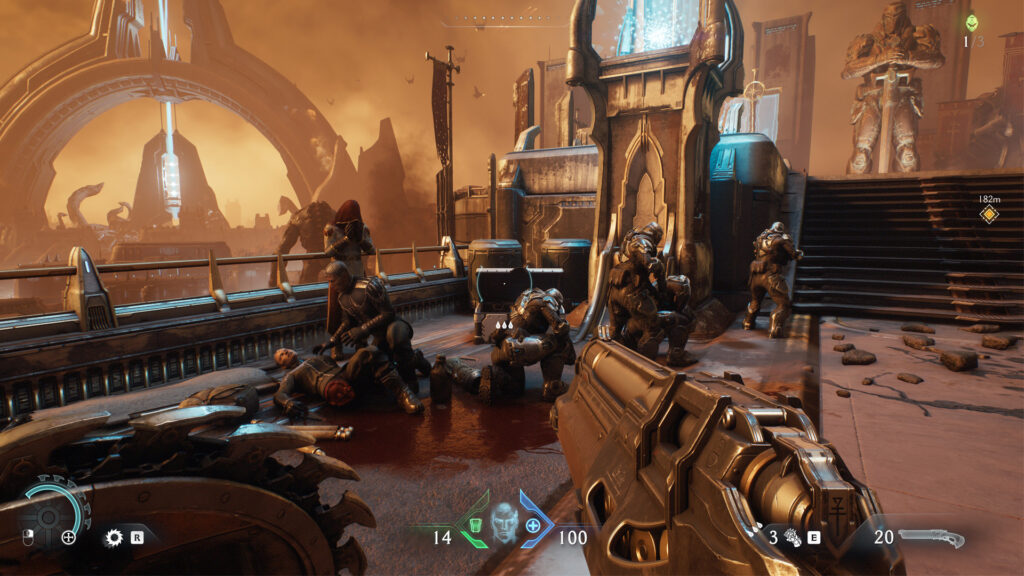Viewport: 1024px width, 576px height.
Task: Click the shield saw gear icon
Action: pos(114,537)
